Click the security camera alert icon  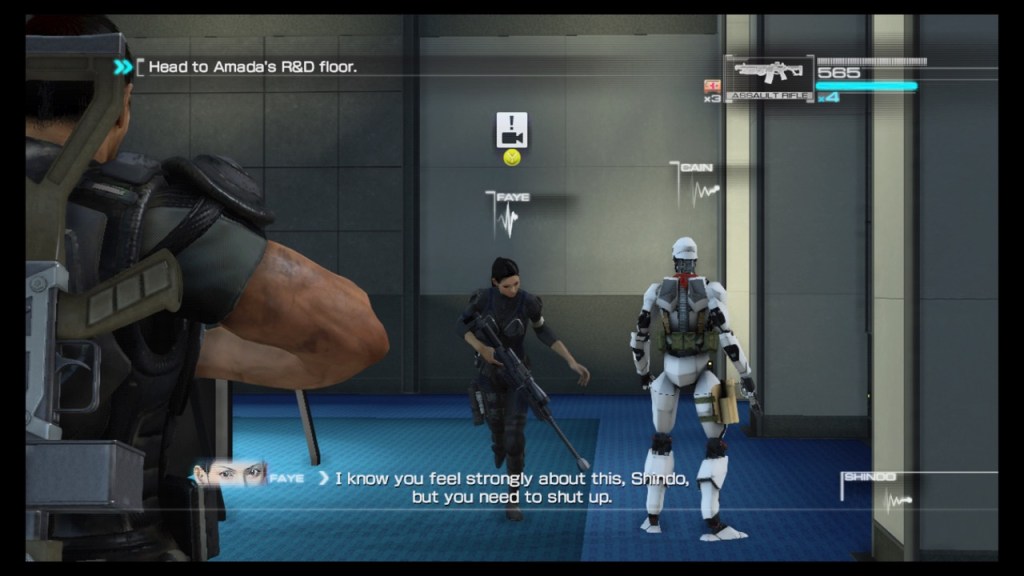(x=512, y=130)
